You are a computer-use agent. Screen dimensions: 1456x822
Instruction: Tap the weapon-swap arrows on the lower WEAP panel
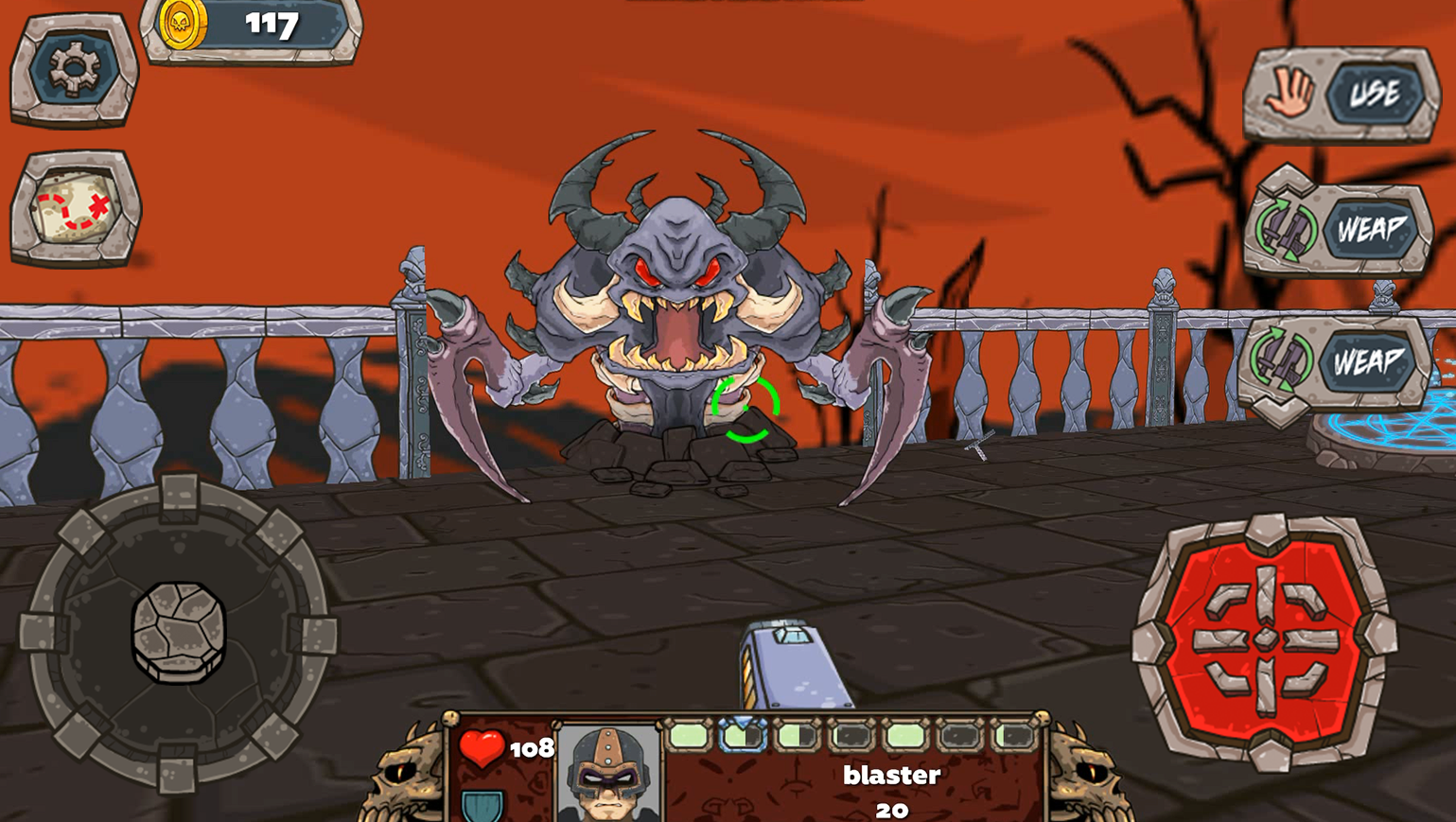click(x=1284, y=359)
